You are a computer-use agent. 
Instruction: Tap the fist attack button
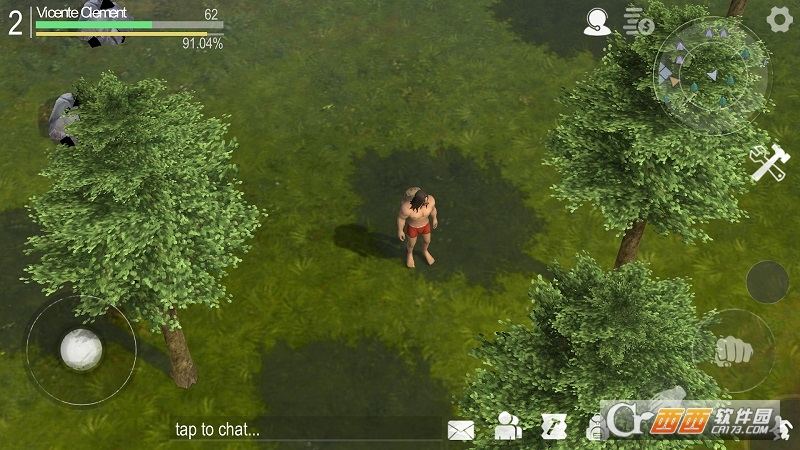[x=732, y=350]
